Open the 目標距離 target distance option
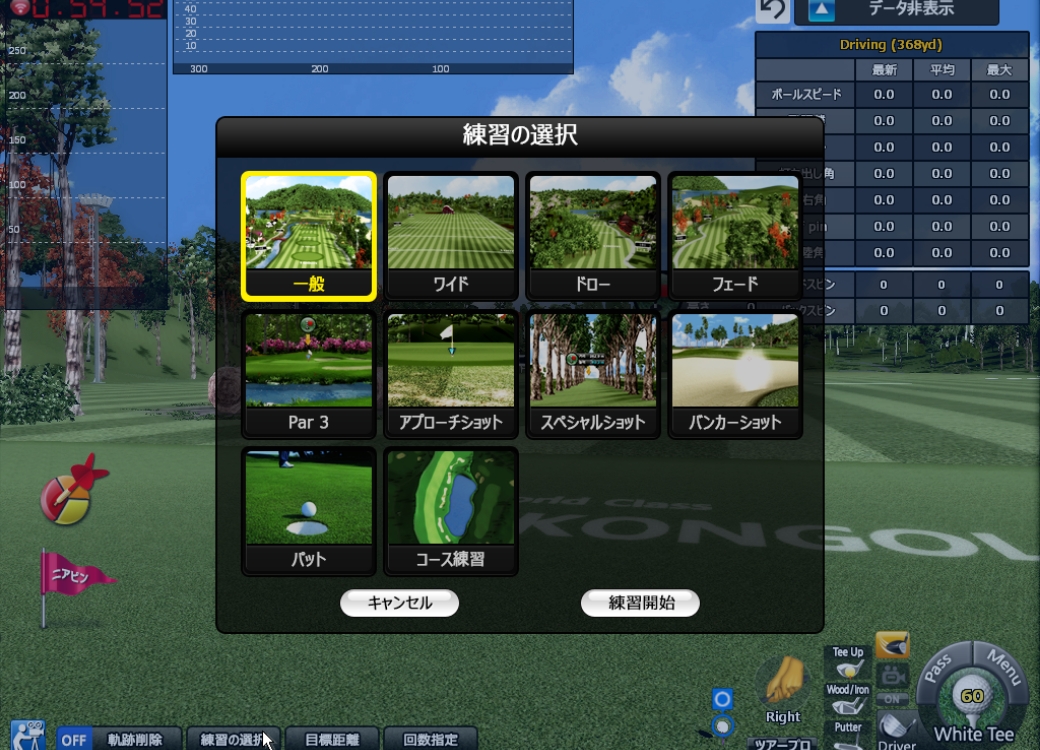Screen dimensions: 1040x750 pyautogui.click(x=332, y=740)
